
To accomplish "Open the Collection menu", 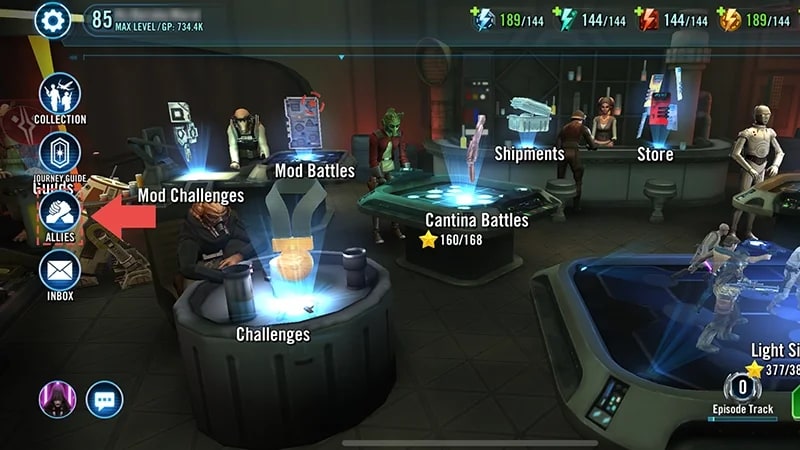I will 60,96.
